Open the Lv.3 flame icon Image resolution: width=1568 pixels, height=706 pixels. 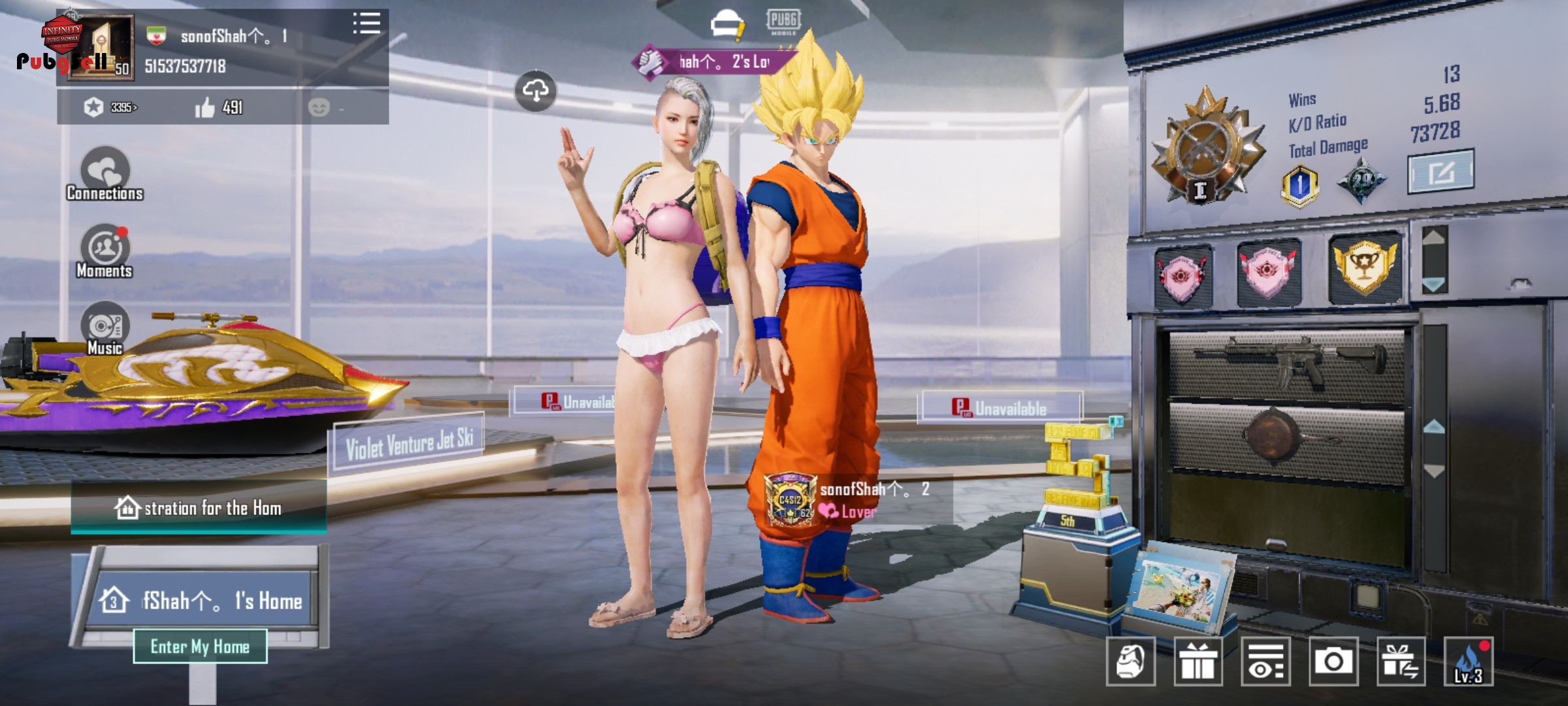[1467, 662]
